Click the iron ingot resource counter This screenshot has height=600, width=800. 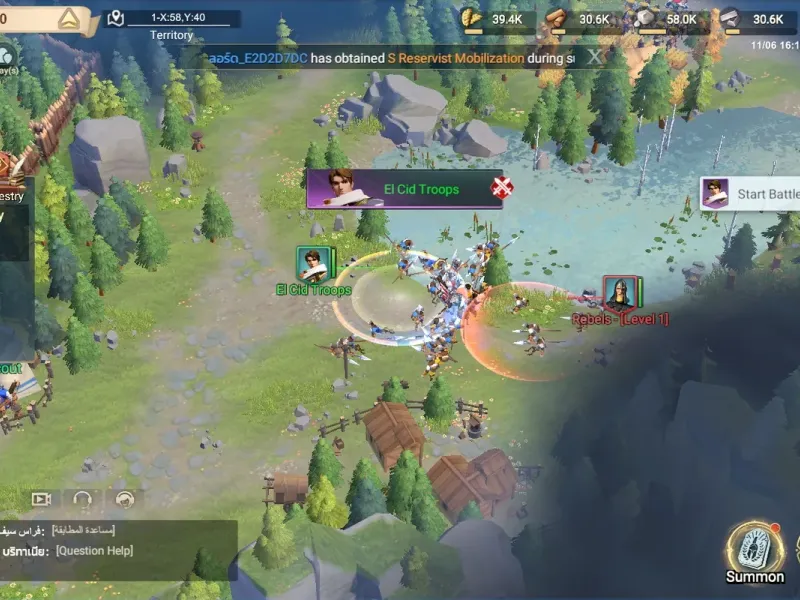click(x=754, y=19)
